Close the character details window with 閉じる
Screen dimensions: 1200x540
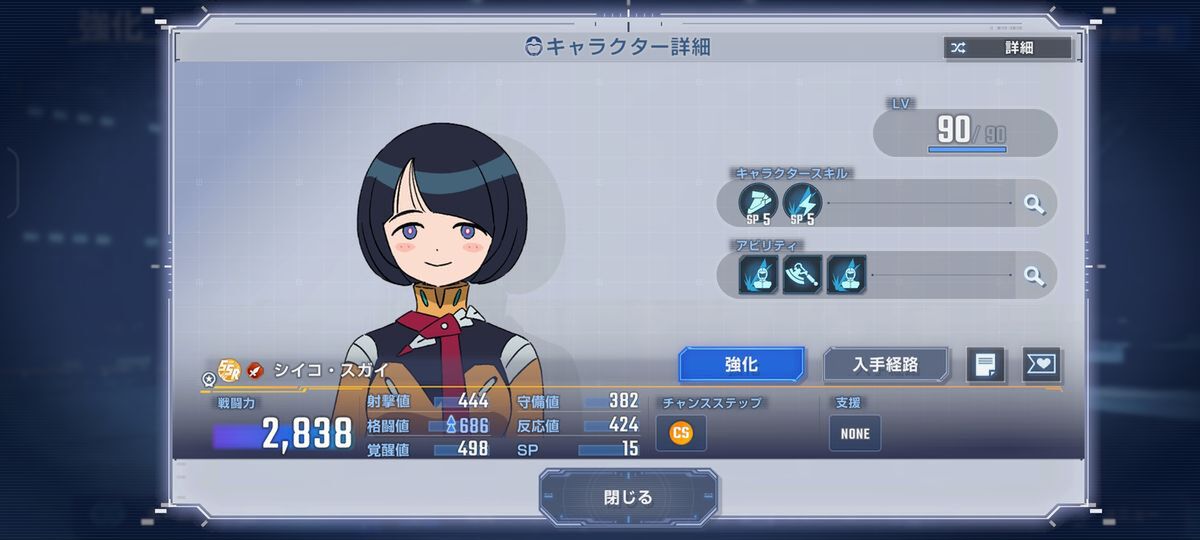[x=628, y=497]
